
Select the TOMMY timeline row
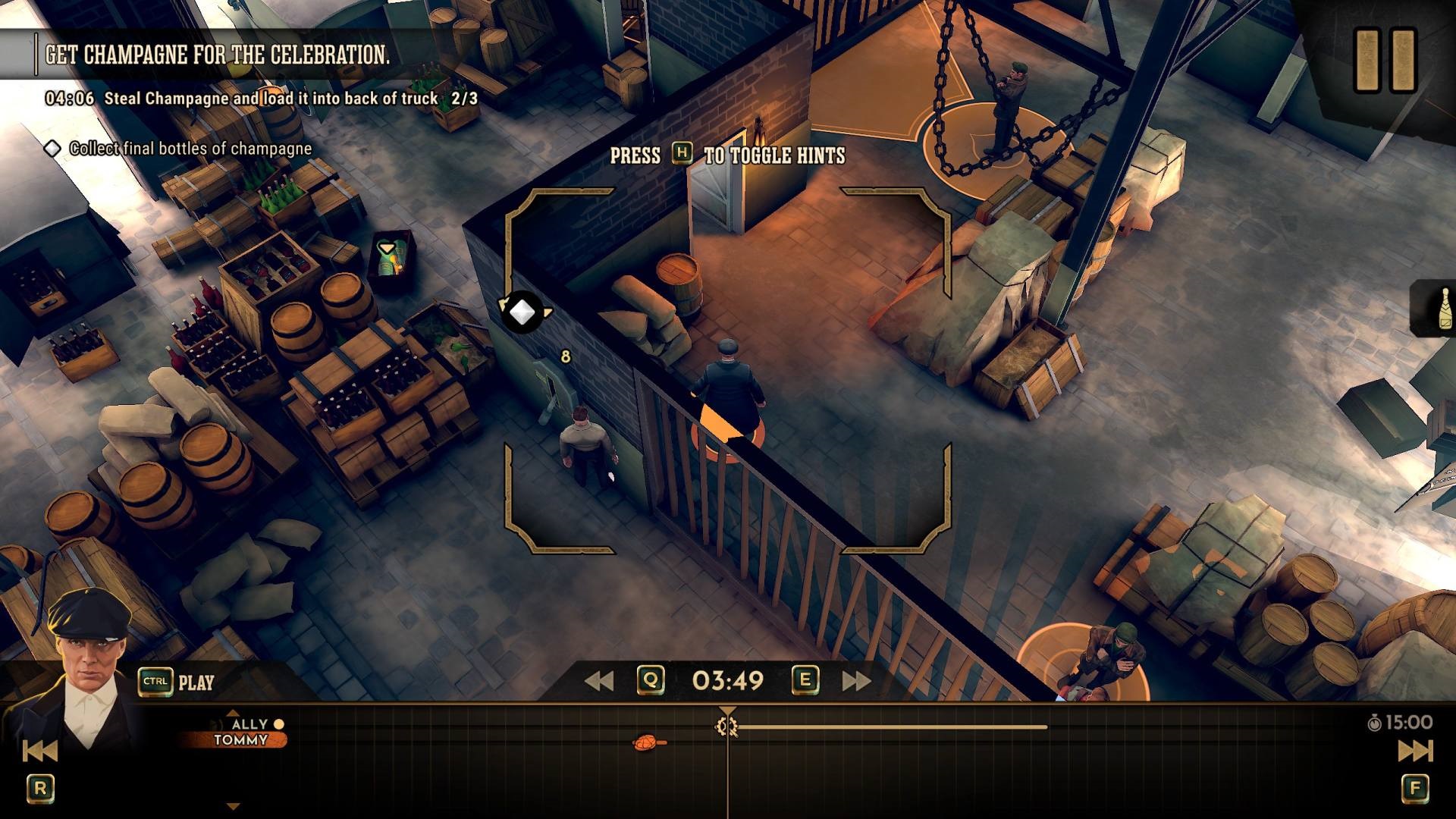[x=240, y=740]
